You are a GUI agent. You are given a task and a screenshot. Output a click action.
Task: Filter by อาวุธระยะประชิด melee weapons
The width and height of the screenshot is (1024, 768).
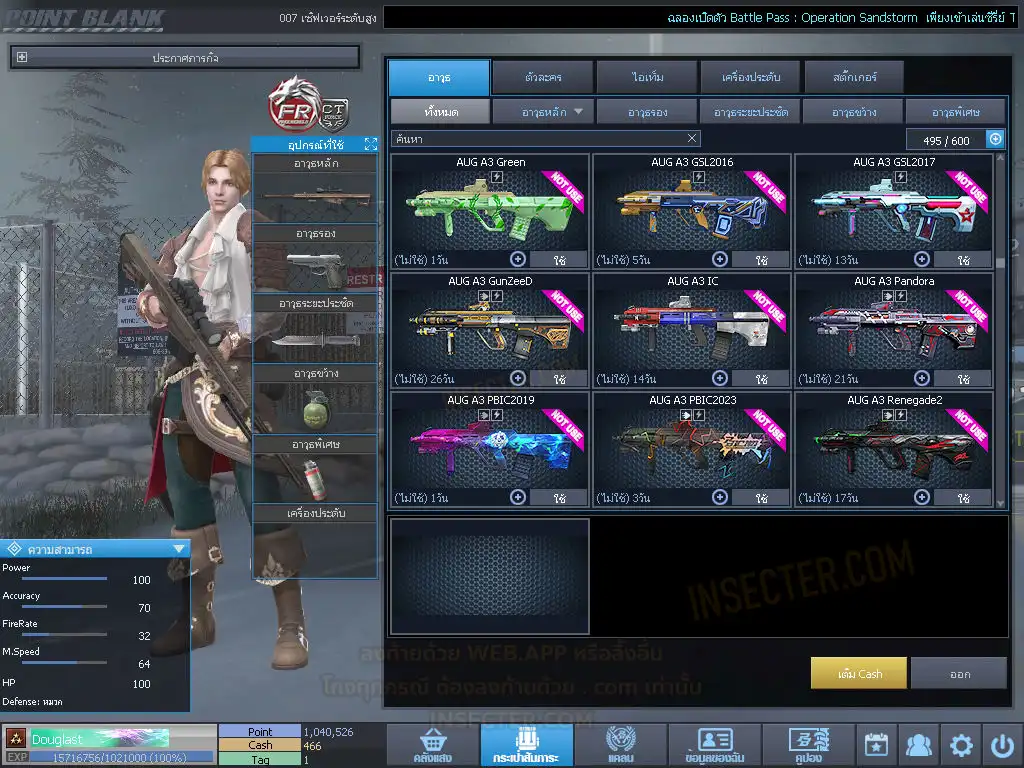tap(750, 112)
